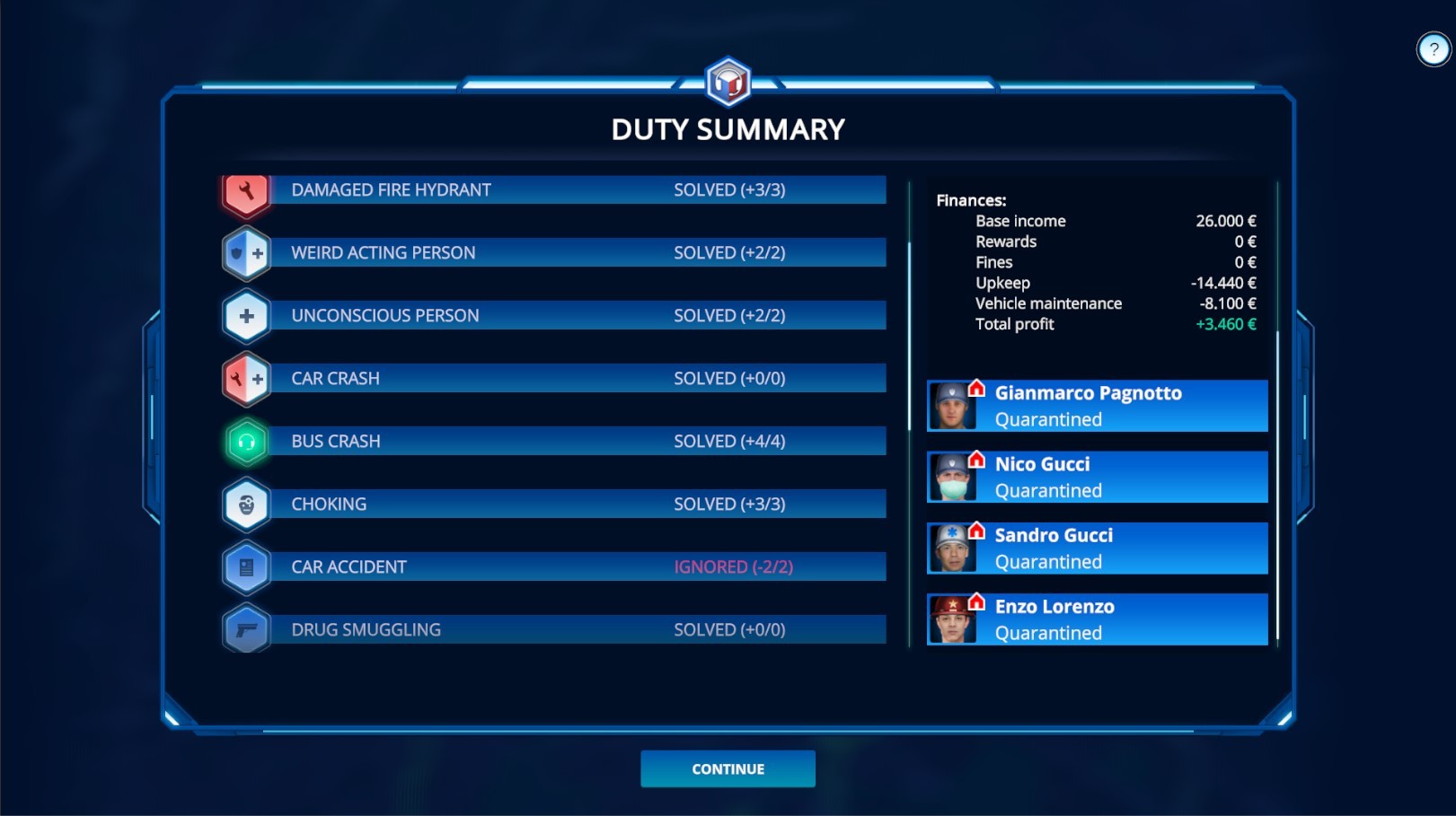Select the wrench icon beside Damaged Fire Hydrant
Screen dimensions: 1456x816
[x=245, y=189]
